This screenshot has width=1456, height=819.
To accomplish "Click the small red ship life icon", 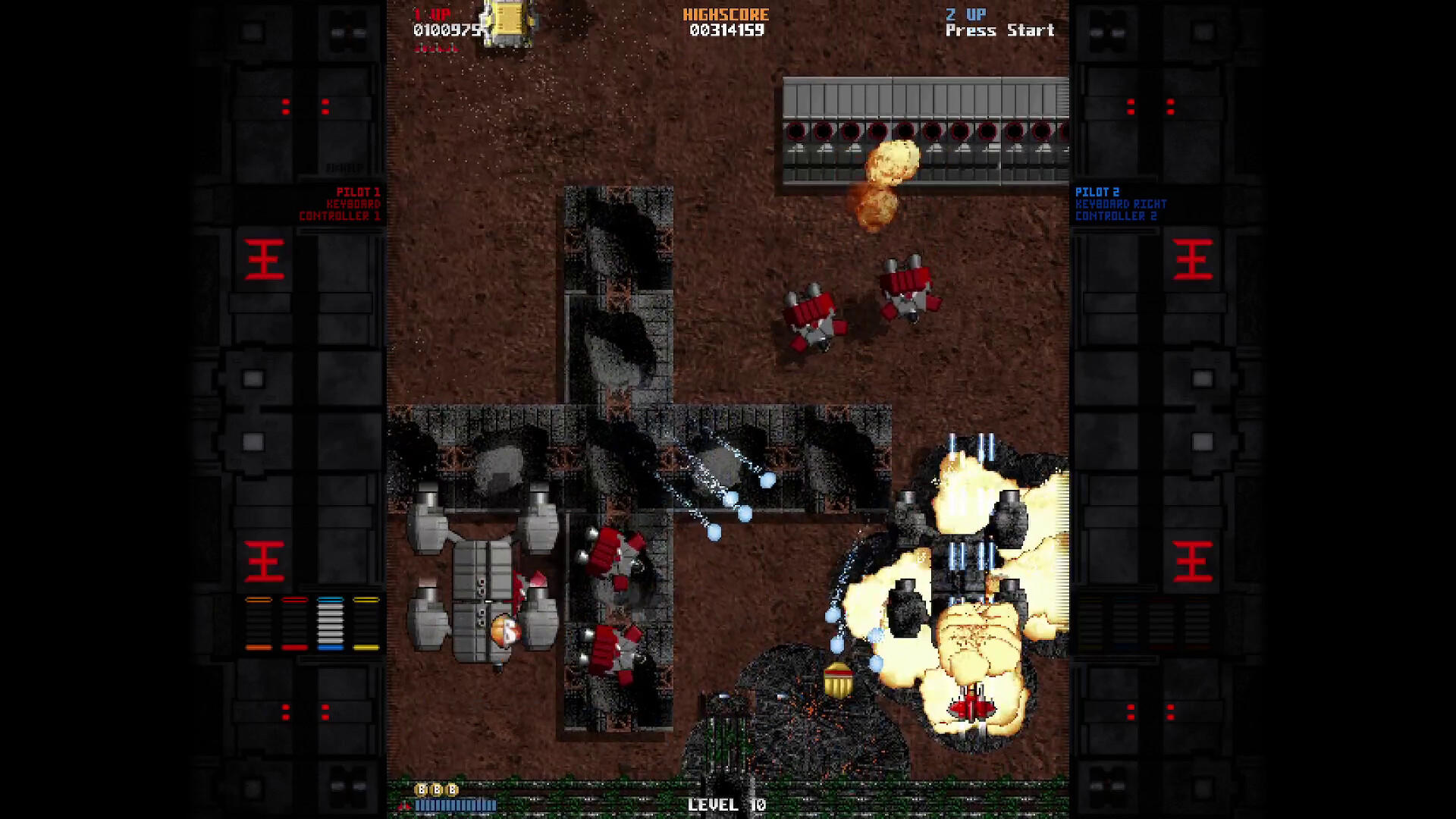I will (x=404, y=806).
